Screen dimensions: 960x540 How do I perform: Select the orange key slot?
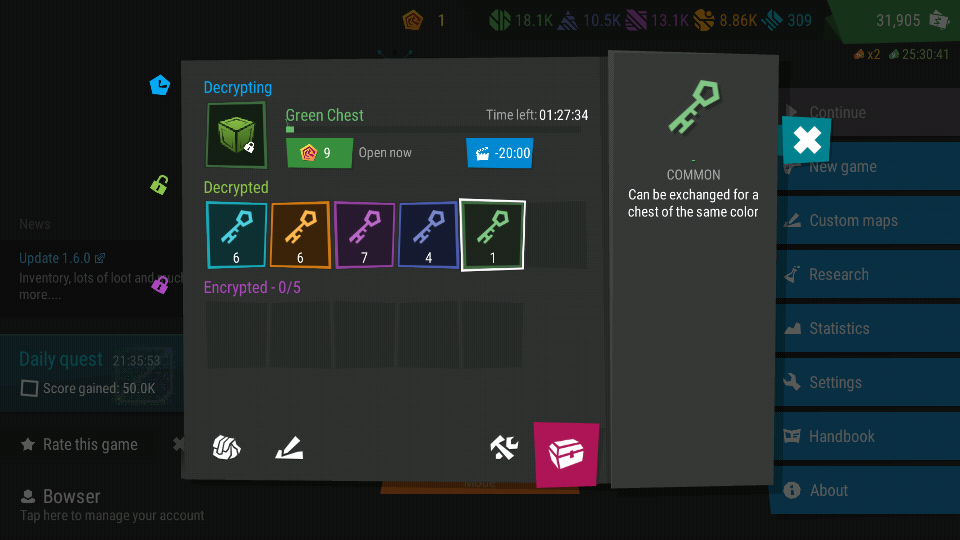pyautogui.click(x=300, y=235)
